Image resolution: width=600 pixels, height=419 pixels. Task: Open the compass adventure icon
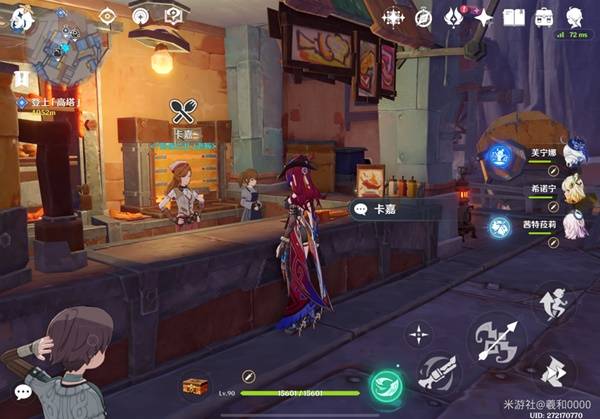click(423, 17)
